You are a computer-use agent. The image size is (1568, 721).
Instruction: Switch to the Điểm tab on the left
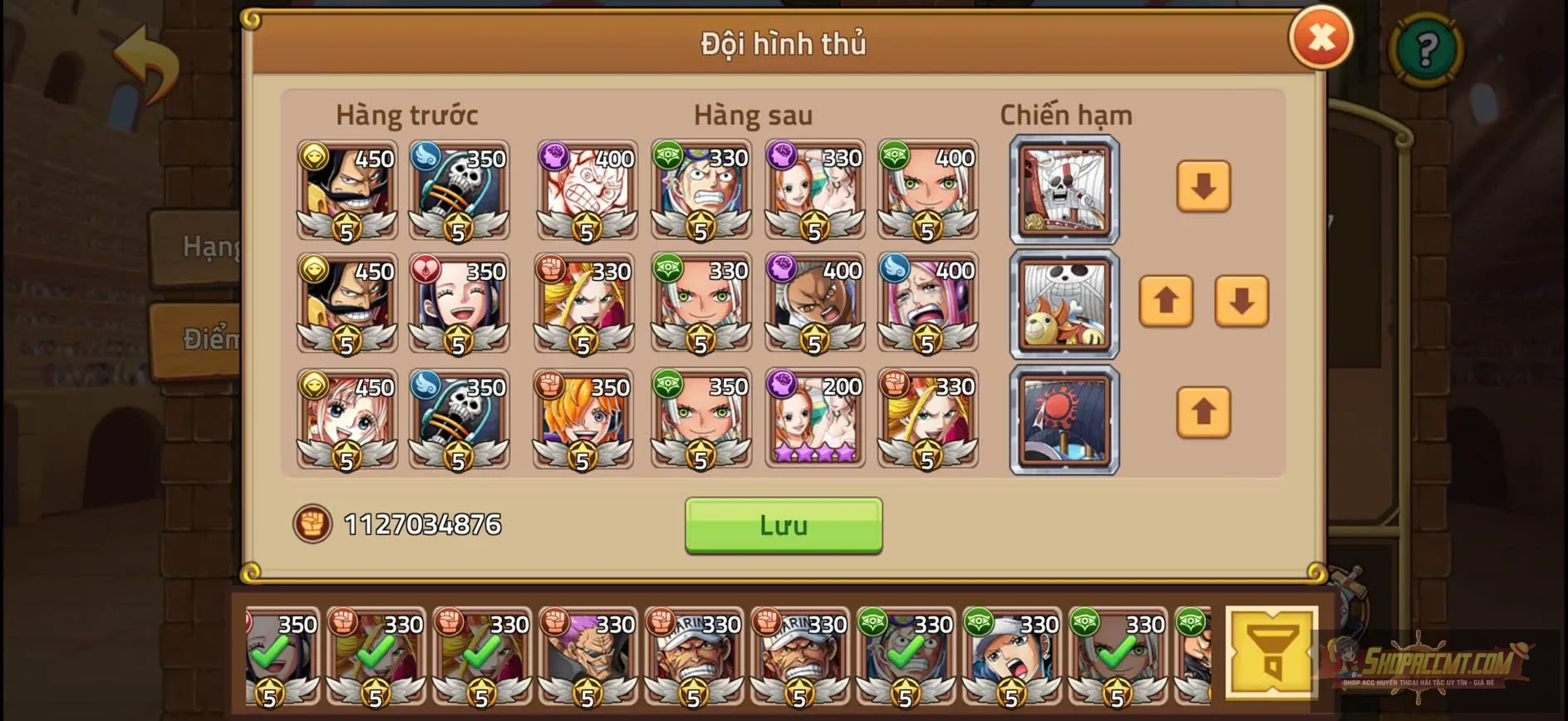(206, 338)
